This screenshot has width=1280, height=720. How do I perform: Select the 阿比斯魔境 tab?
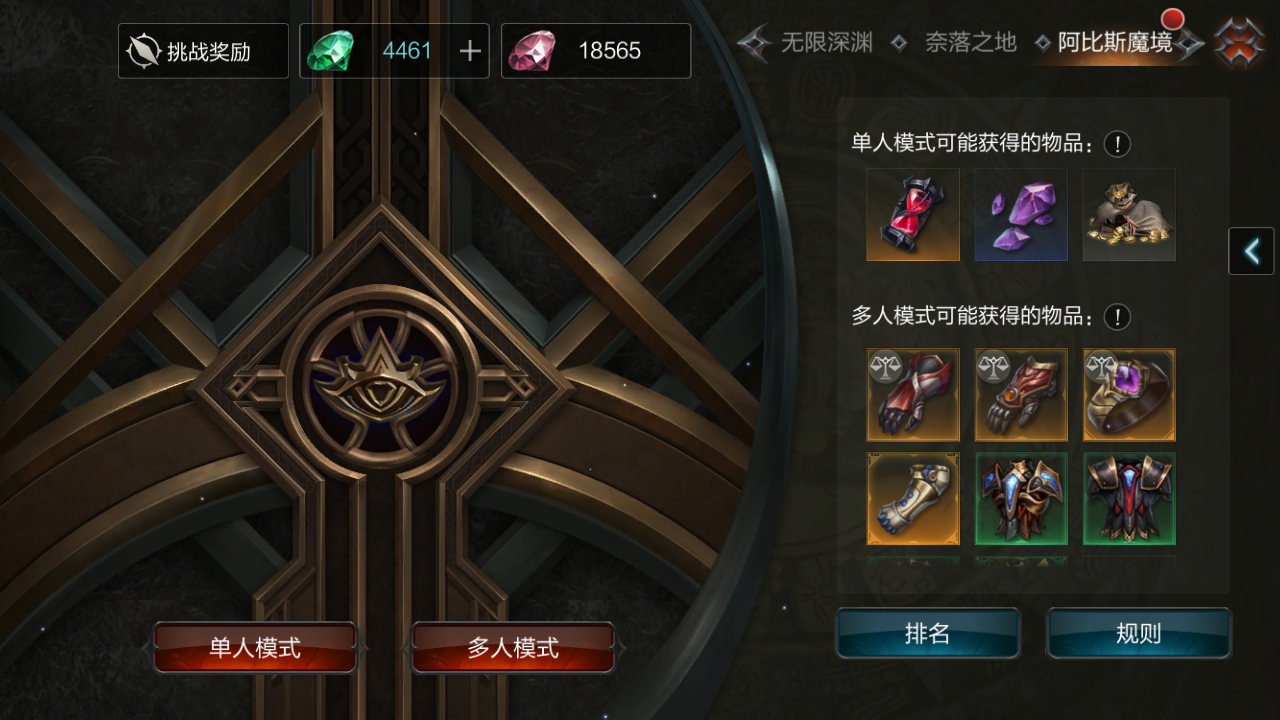click(1115, 42)
